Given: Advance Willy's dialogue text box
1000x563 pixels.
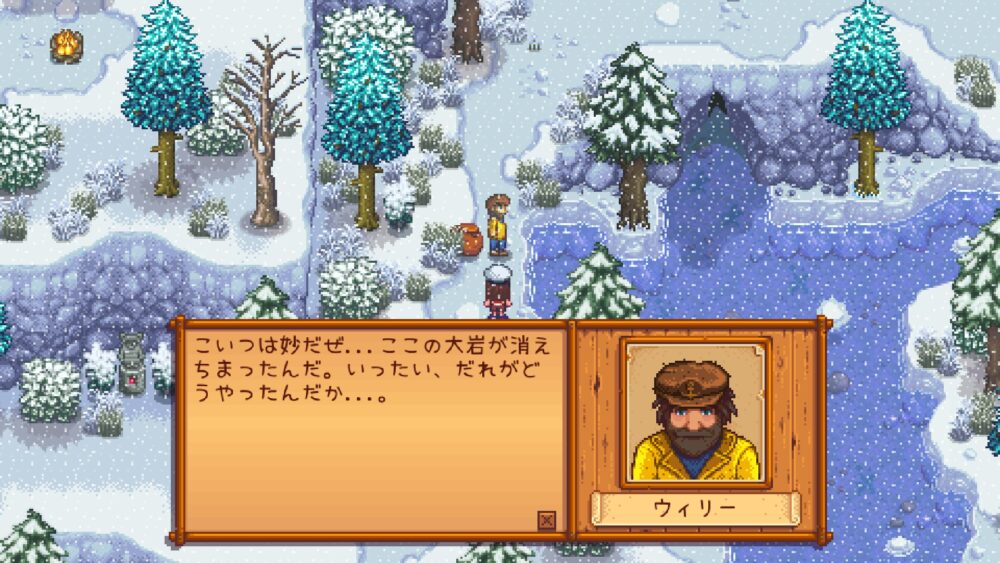Looking at the screenshot, I should (371, 430).
